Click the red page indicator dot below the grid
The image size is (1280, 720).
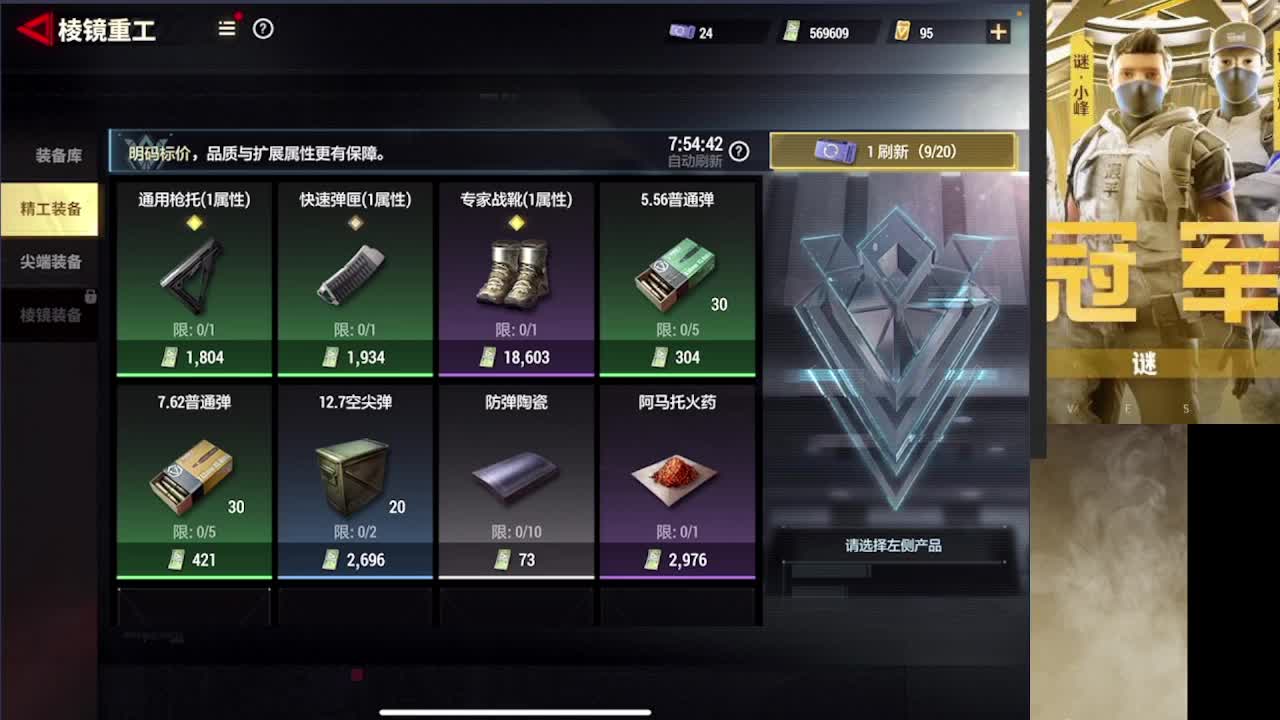pyautogui.click(x=357, y=675)
